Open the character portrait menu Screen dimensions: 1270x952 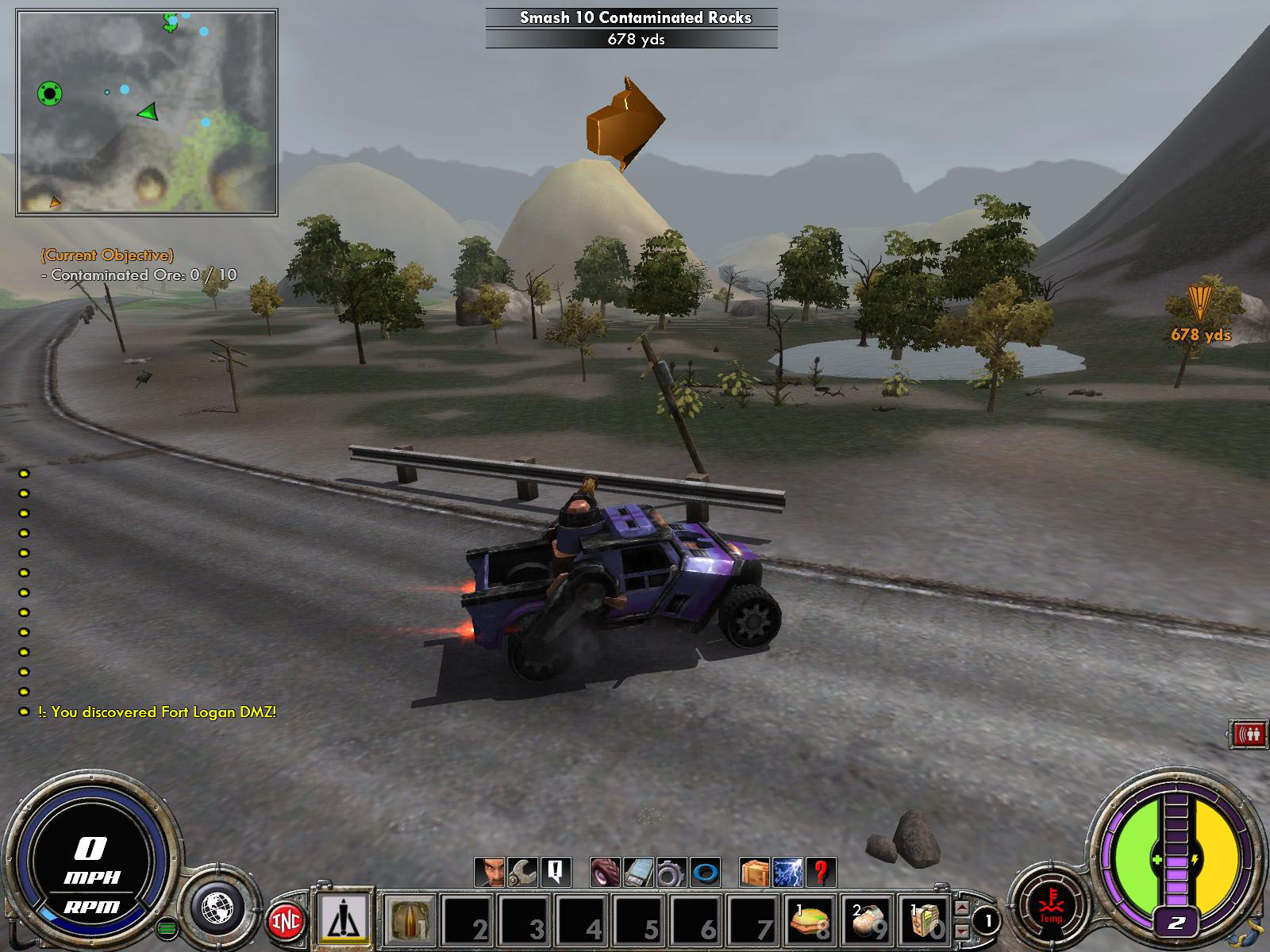pos(491,873)
